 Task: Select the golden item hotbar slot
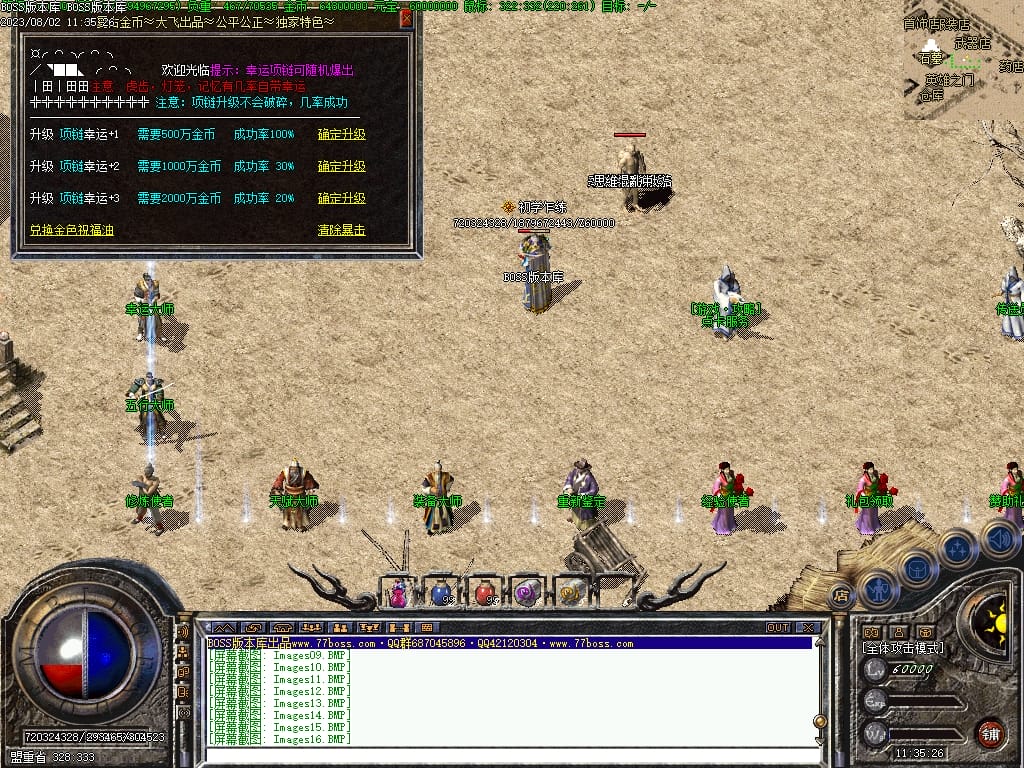click(570, 593)
